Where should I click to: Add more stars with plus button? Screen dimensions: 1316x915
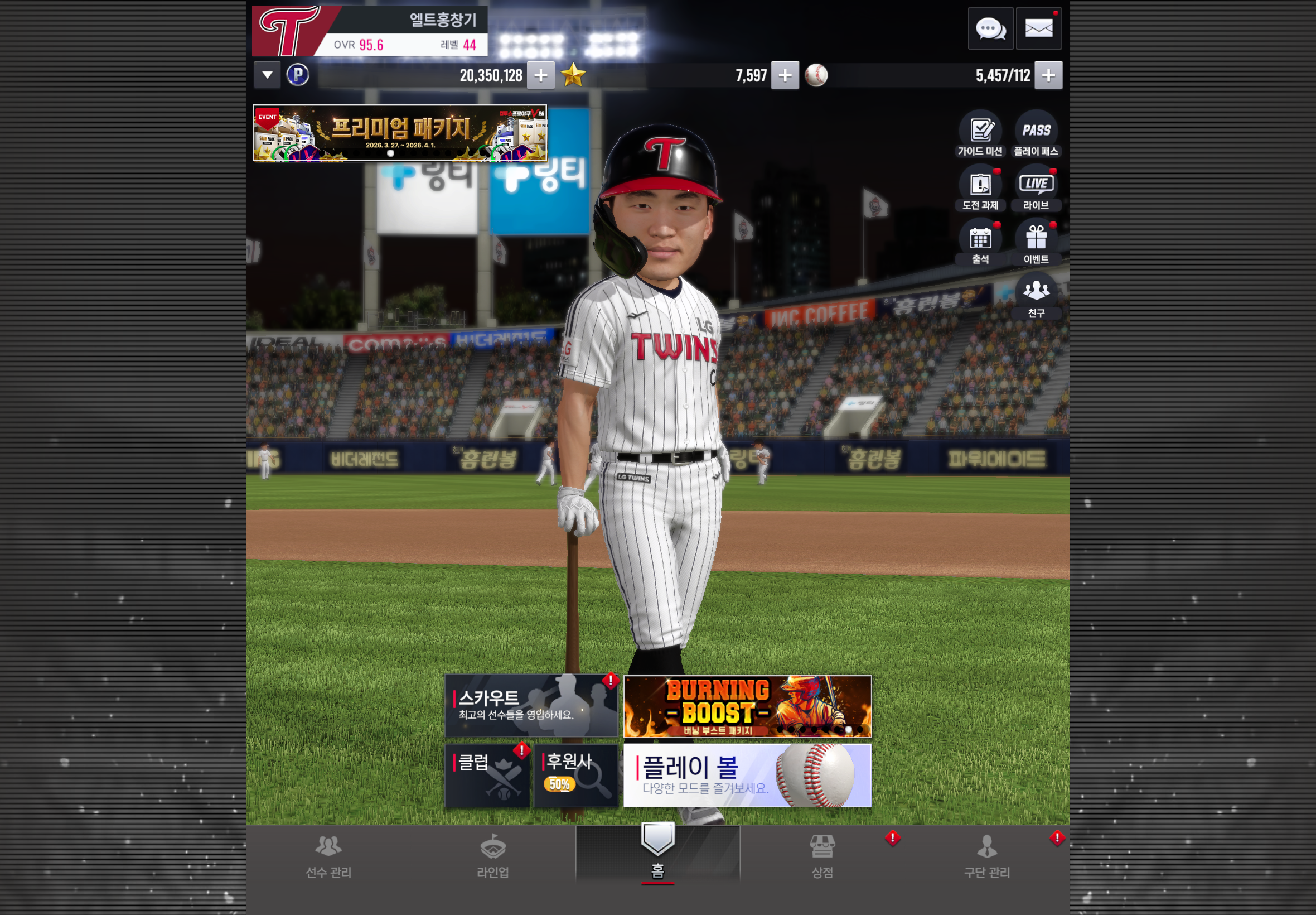[x=785, y=75]
